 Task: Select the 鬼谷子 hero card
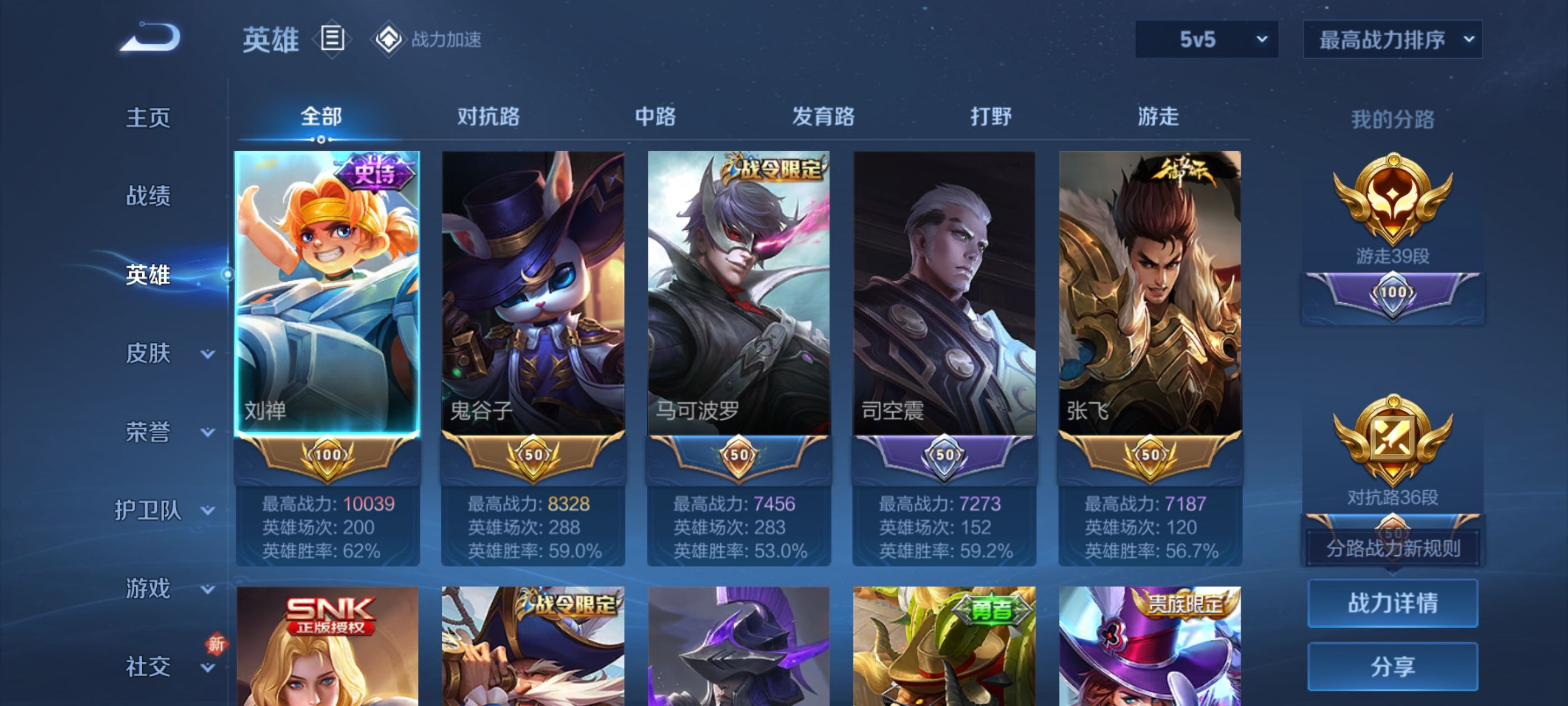click(533, 292)
